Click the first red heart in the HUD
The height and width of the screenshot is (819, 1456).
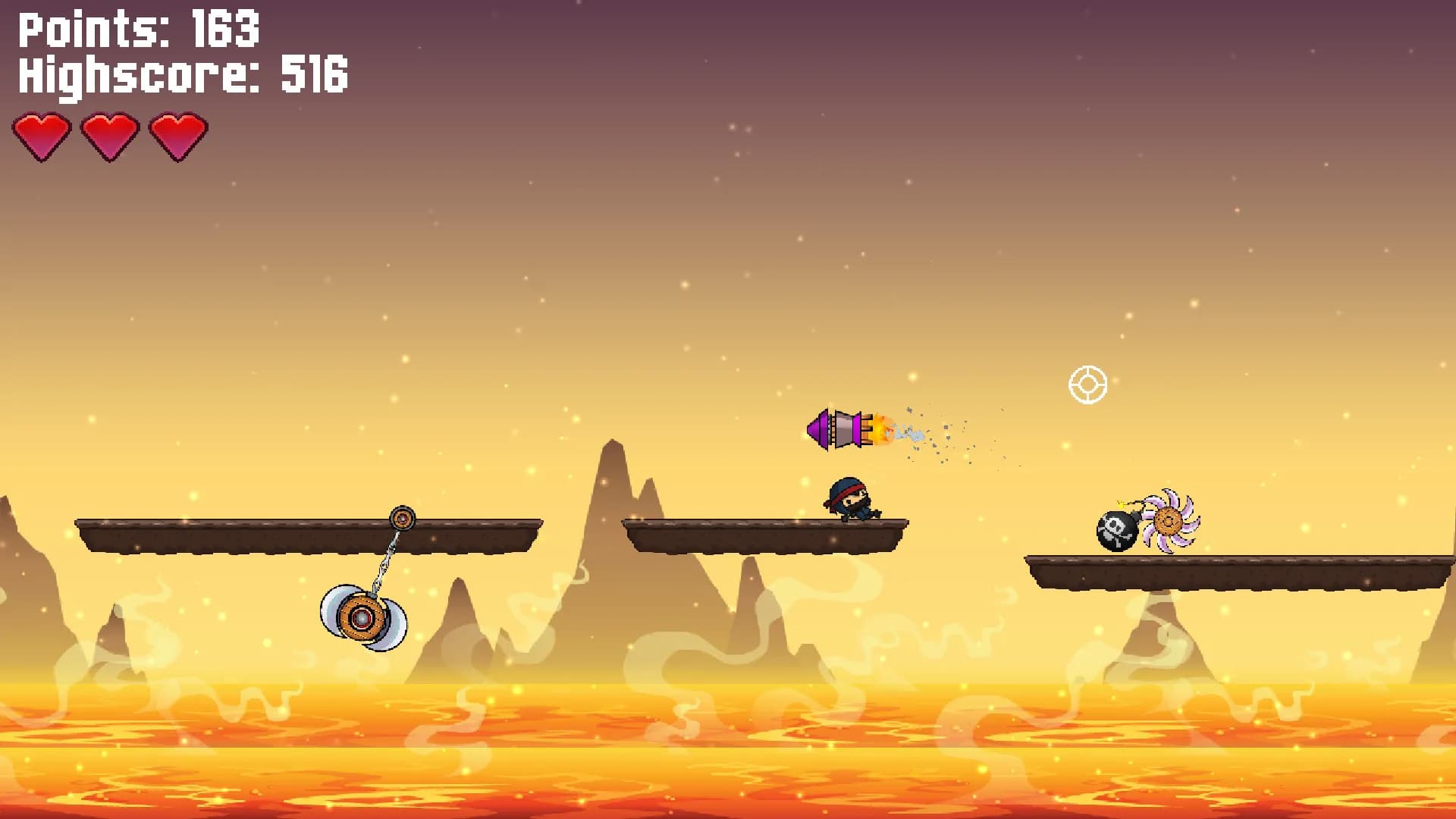coord(42,136)
